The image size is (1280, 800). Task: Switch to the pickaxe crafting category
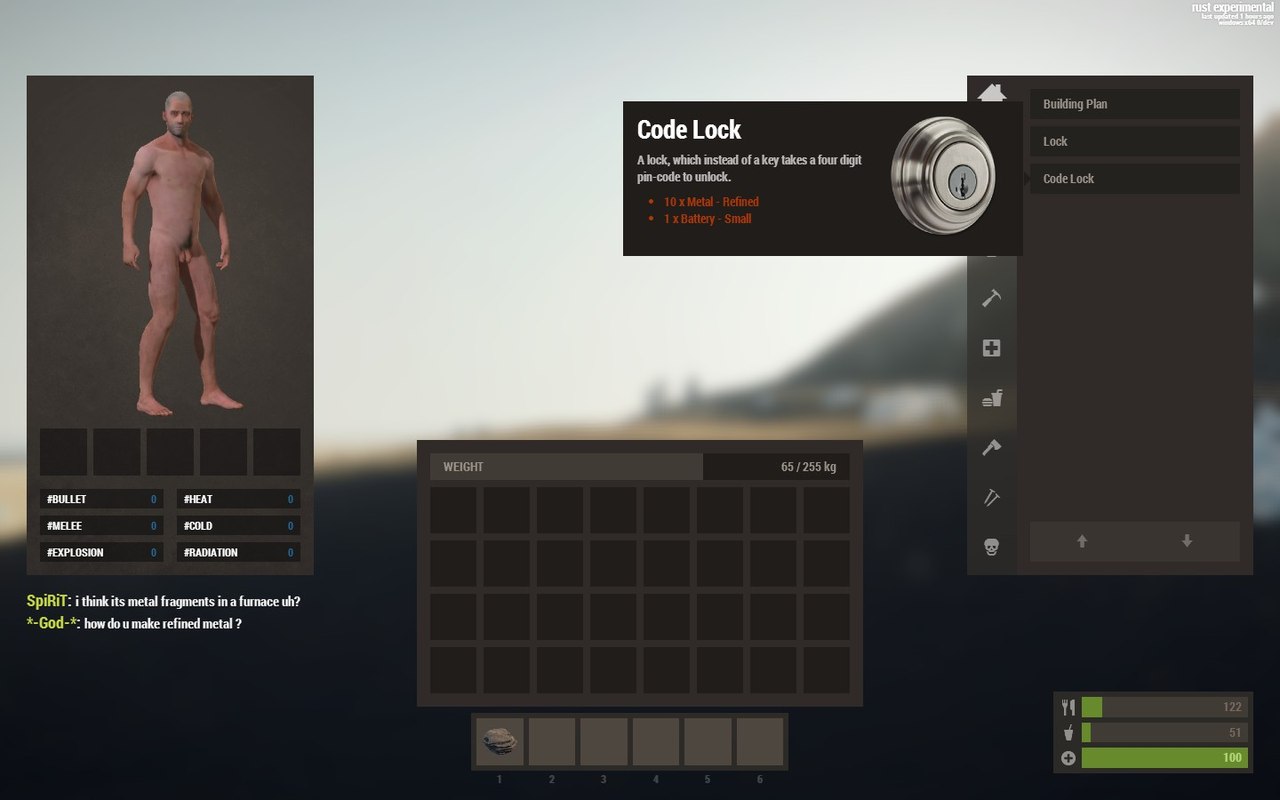(x=991, y=498)
